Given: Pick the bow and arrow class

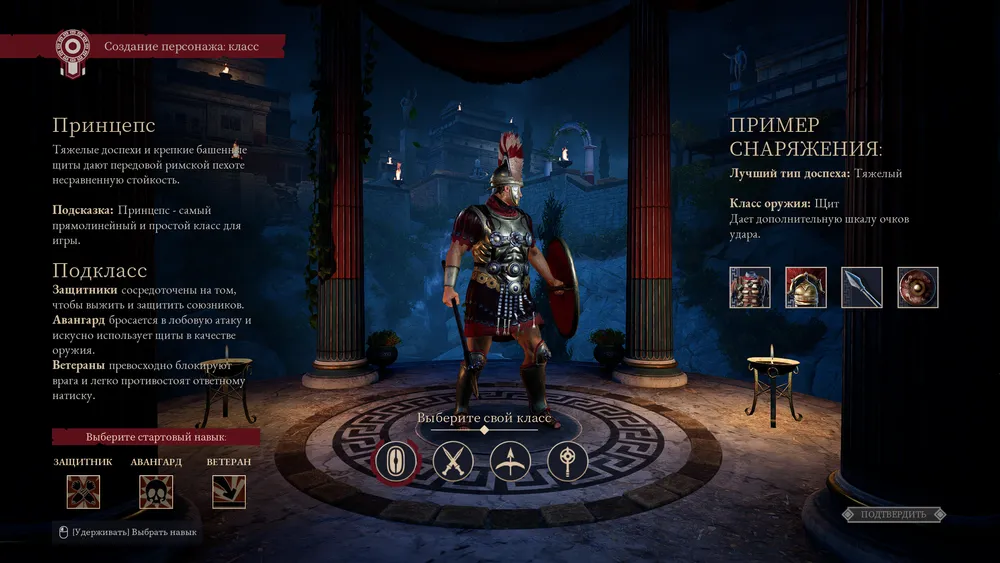Looking at the screenshot, I should click(510, 462).
